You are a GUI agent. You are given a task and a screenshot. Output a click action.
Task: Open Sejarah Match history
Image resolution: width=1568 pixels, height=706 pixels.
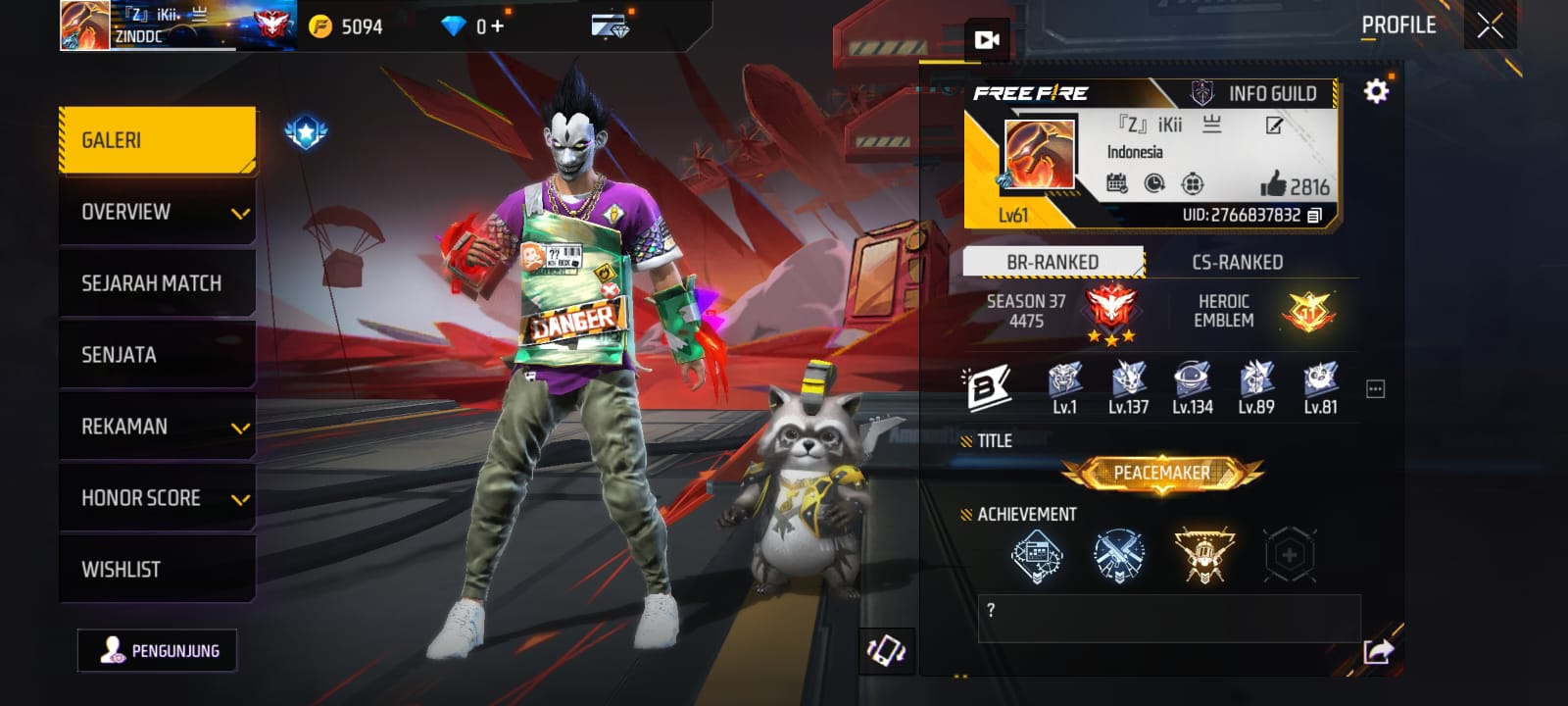click(157, 283)
